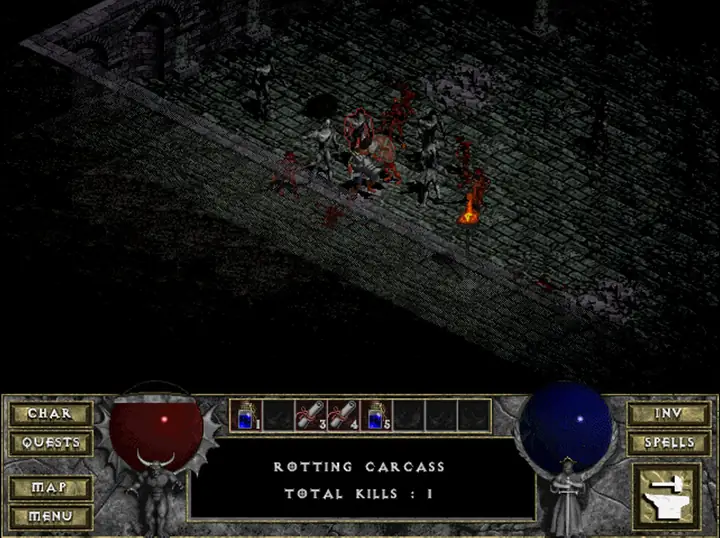Screen dimensions: 720x538
Task: Select the scroll in belt slot 3
Action: pyautogui.click(x=311, y=415)
